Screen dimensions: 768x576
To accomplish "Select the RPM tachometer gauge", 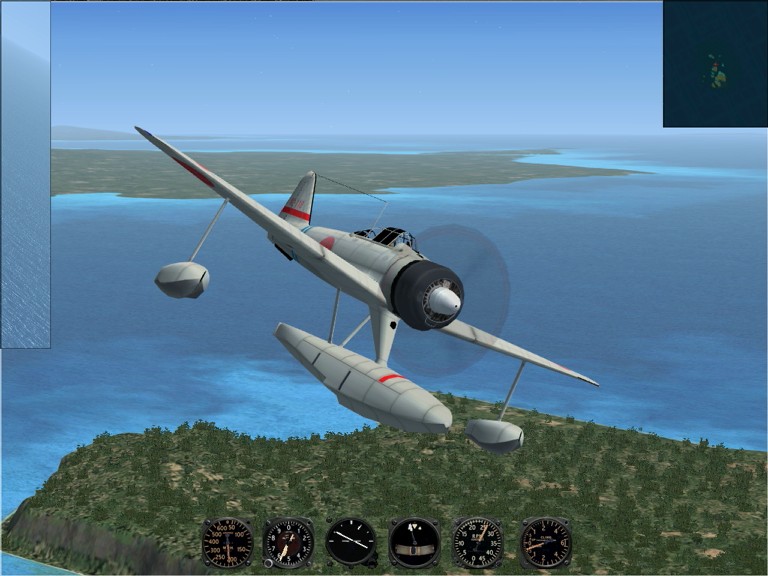I will point(477,543).
